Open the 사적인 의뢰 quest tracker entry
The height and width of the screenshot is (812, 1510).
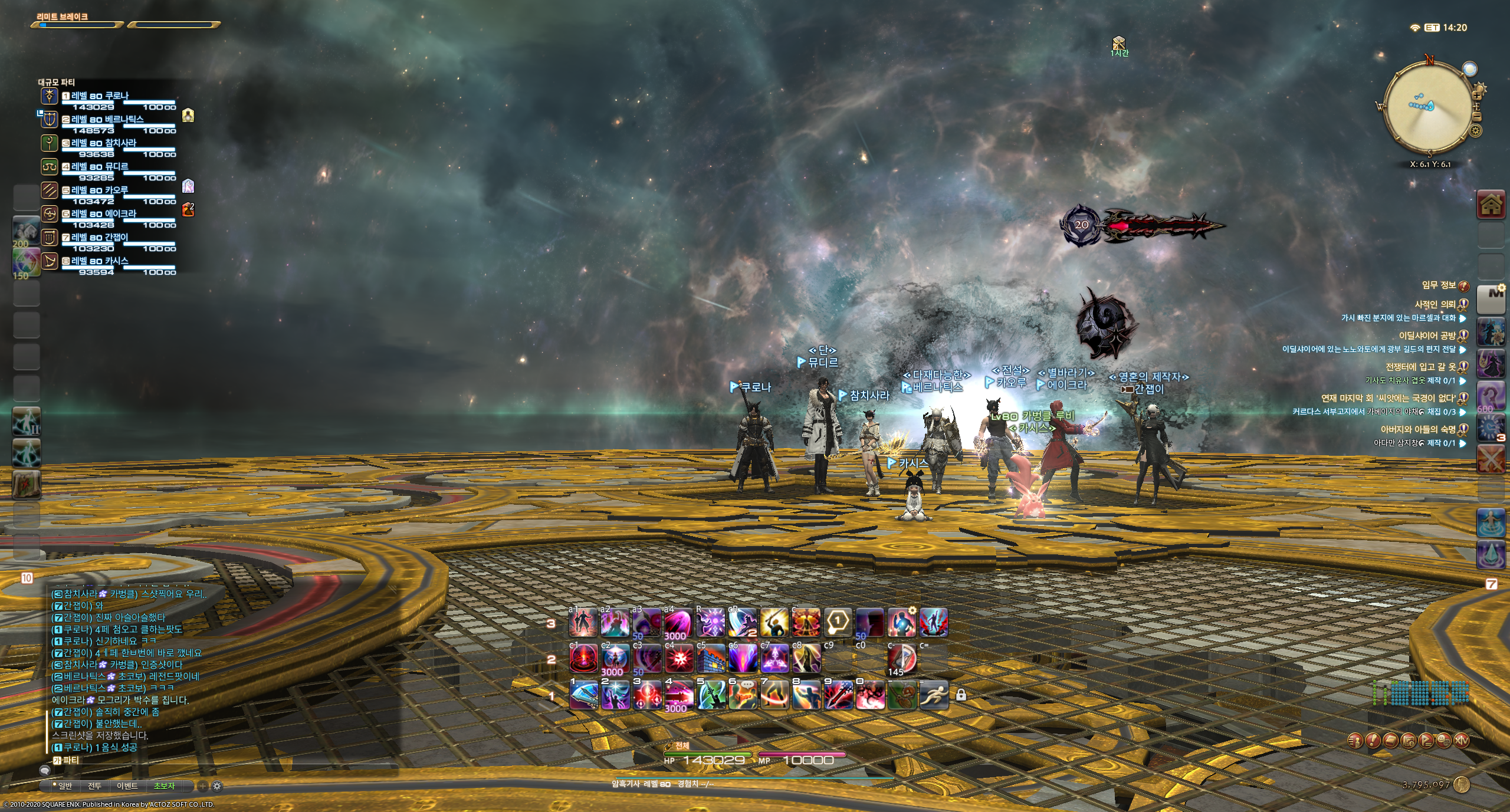tap(1434, 305)
